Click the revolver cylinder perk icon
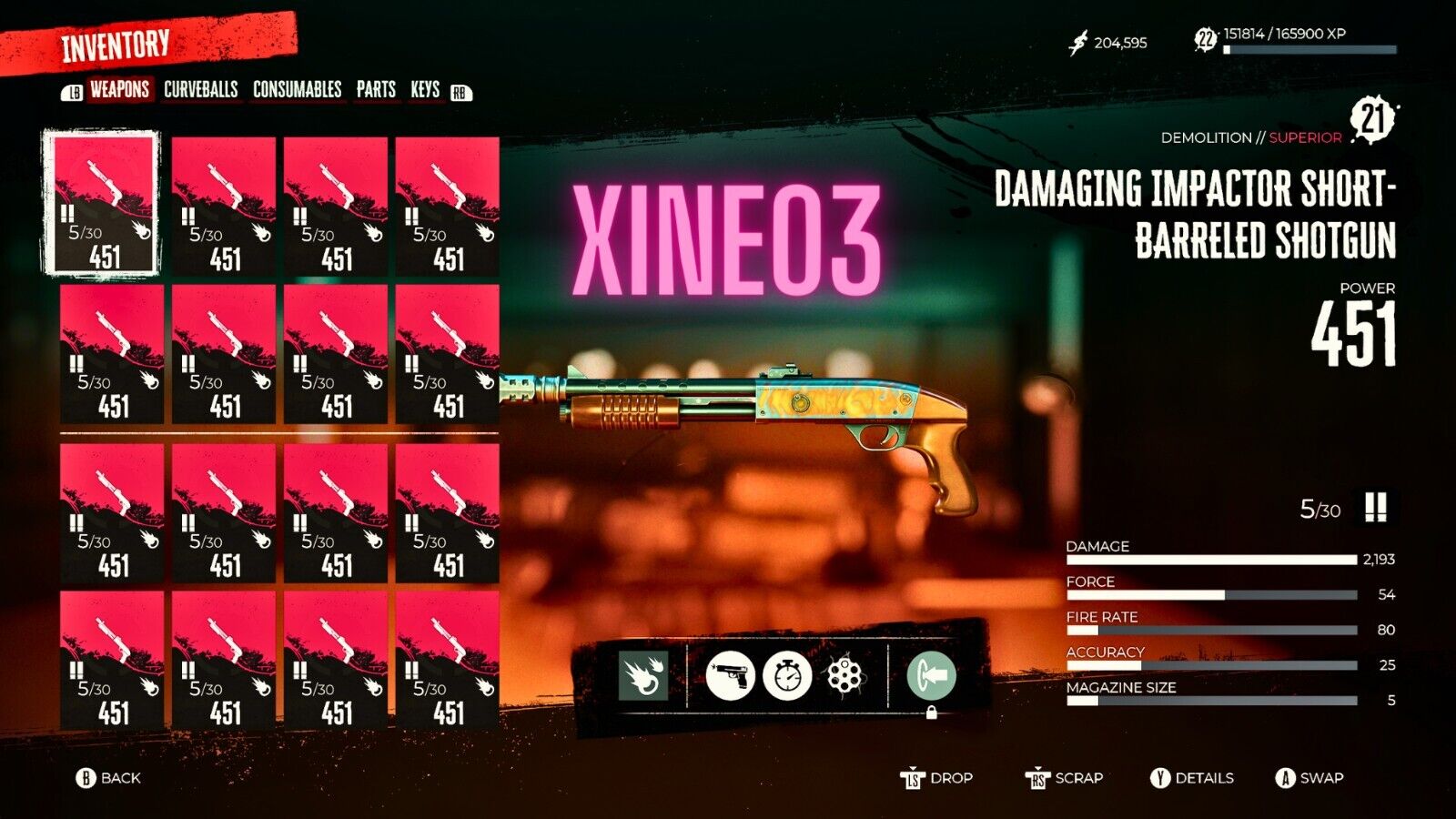 click(x=844, y=675)
